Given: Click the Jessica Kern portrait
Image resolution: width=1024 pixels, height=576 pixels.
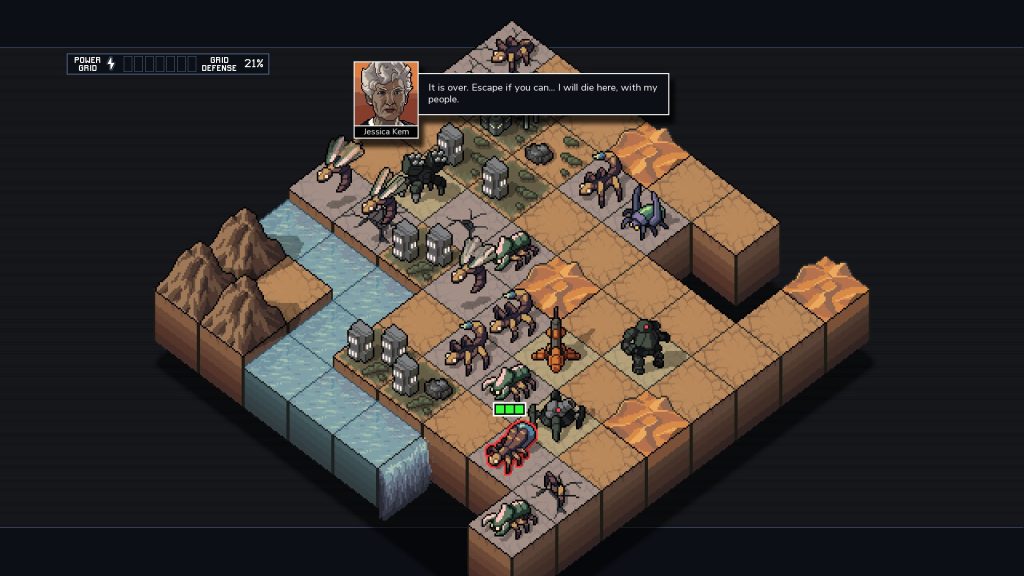Looking at the screenshot, I should 385,94.
